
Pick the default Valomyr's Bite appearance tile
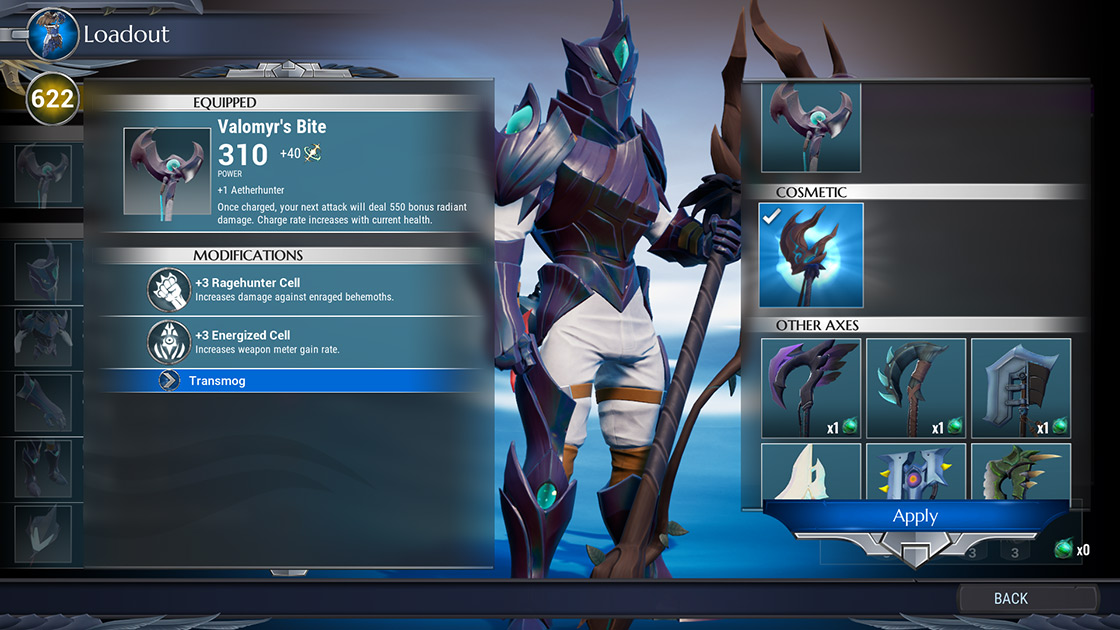pyautogui.click(x=810, y=128)
